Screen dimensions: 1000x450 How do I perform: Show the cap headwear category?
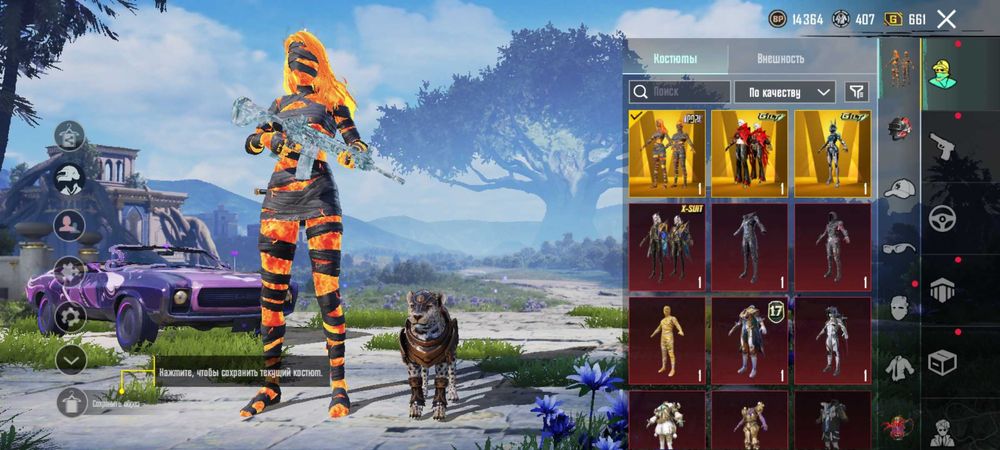point(900,188)
